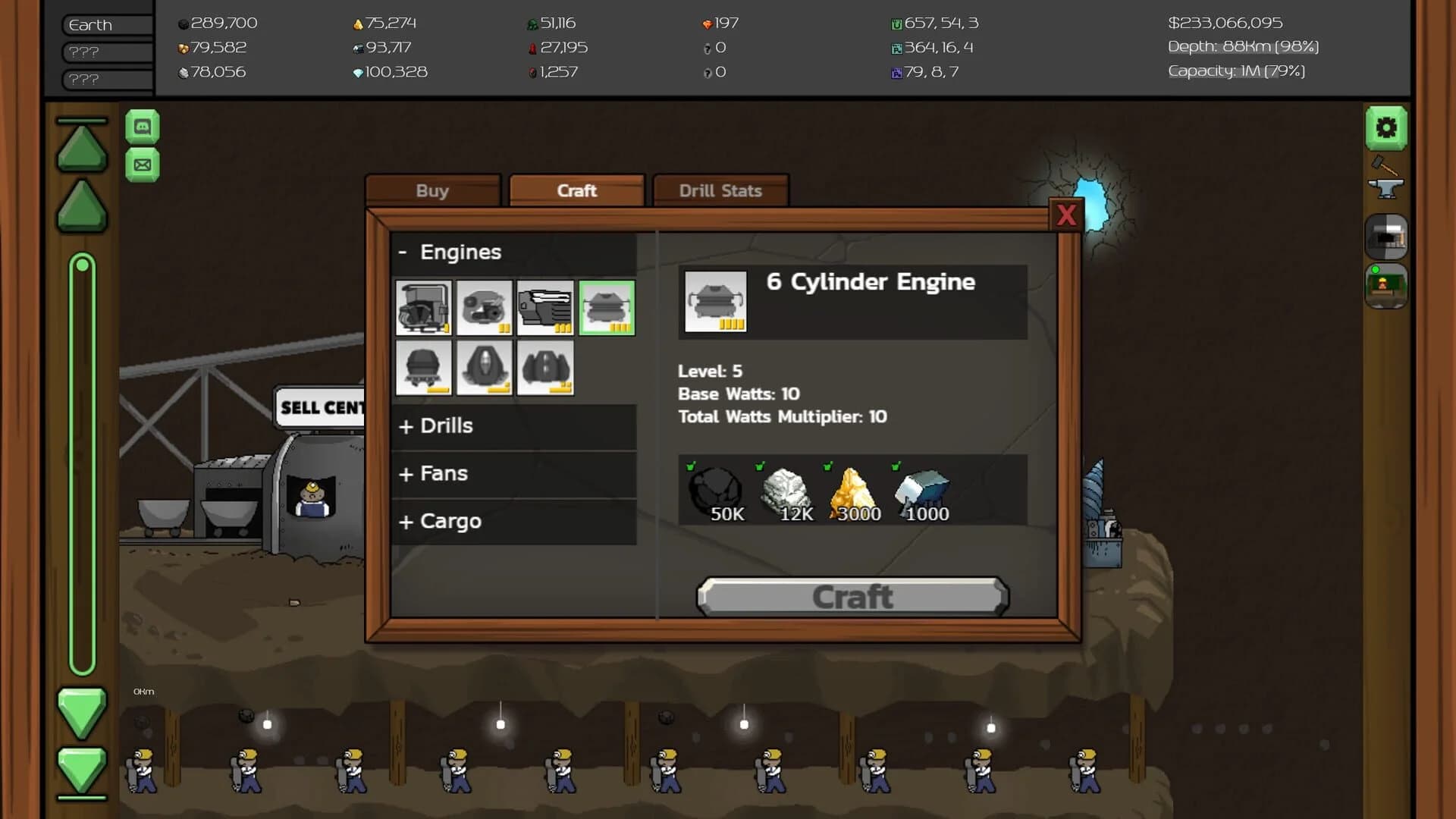Open the settings gear in the sidebar
Image resolution: width=1456 pixels, height=819 pixels.
pos(1386,129)
